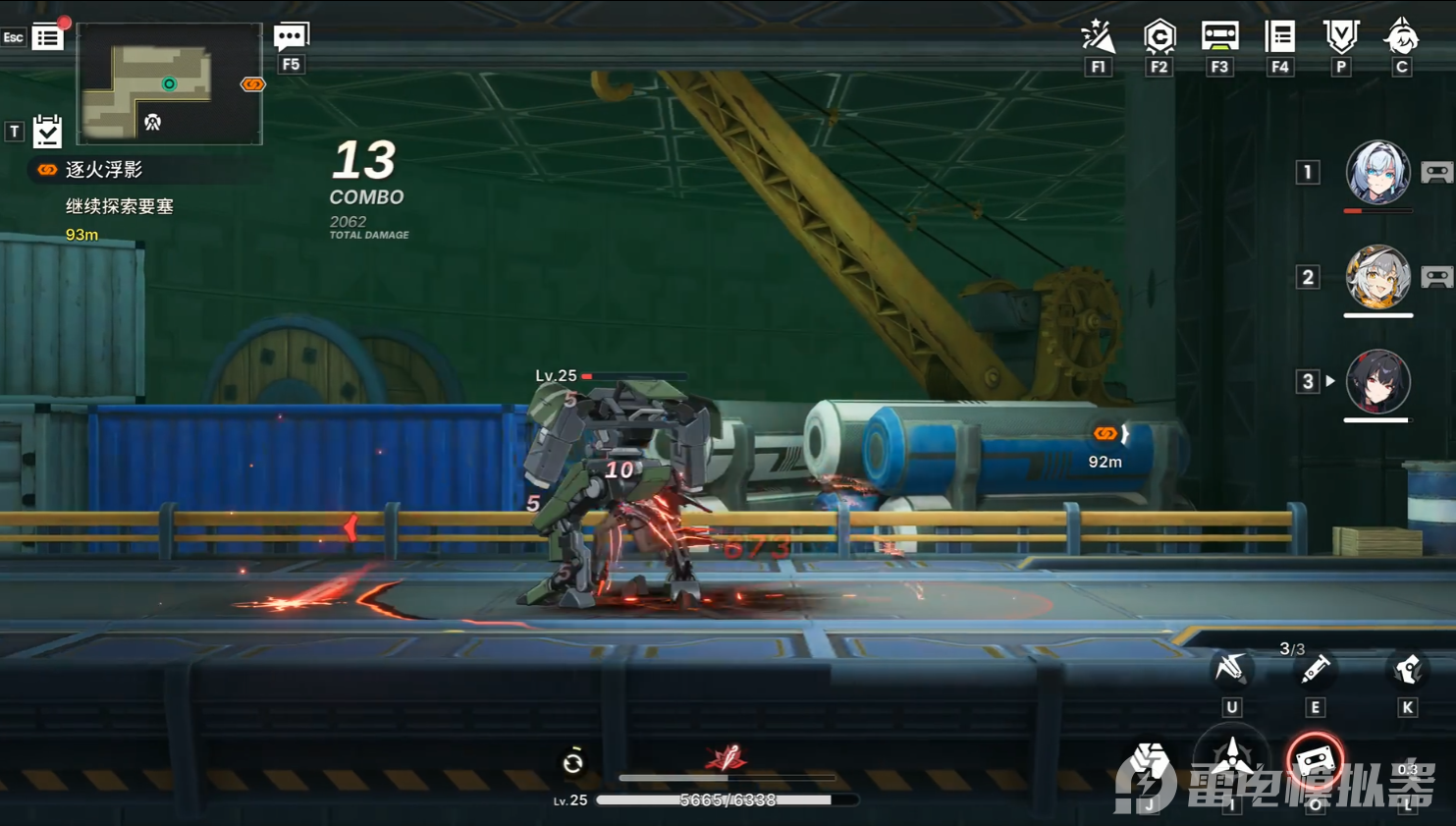The image size is (1456, 826).
Task: Open the task checklist icon
Action: [47, 131]
